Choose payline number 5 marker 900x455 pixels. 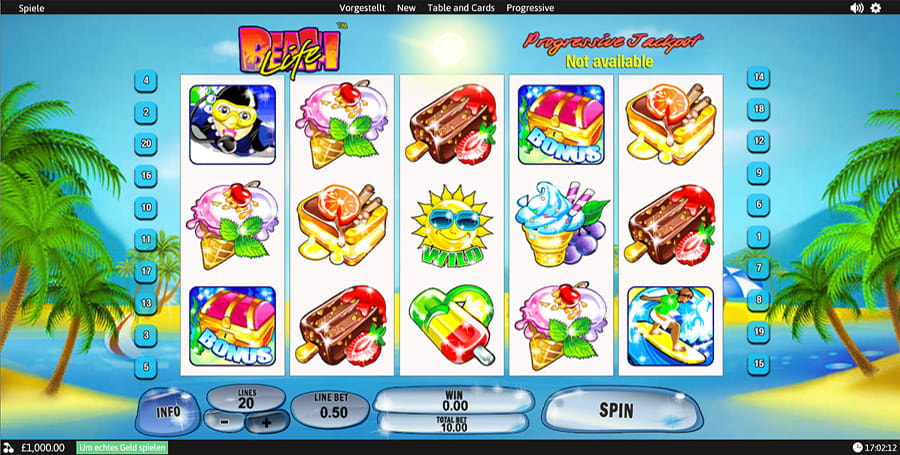click(147, 367)
